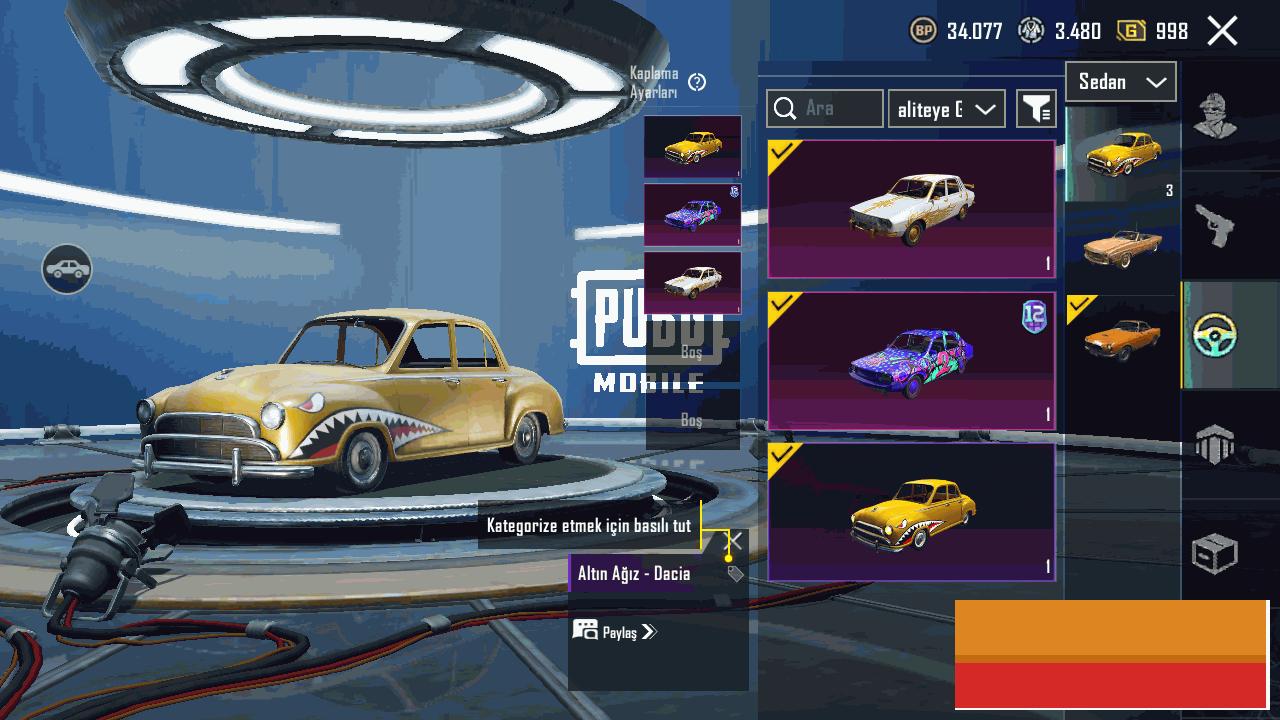This screenshot has width=1280, height=720.
Task: Select the white Dacia skin card
Action: tap(911, 209)
